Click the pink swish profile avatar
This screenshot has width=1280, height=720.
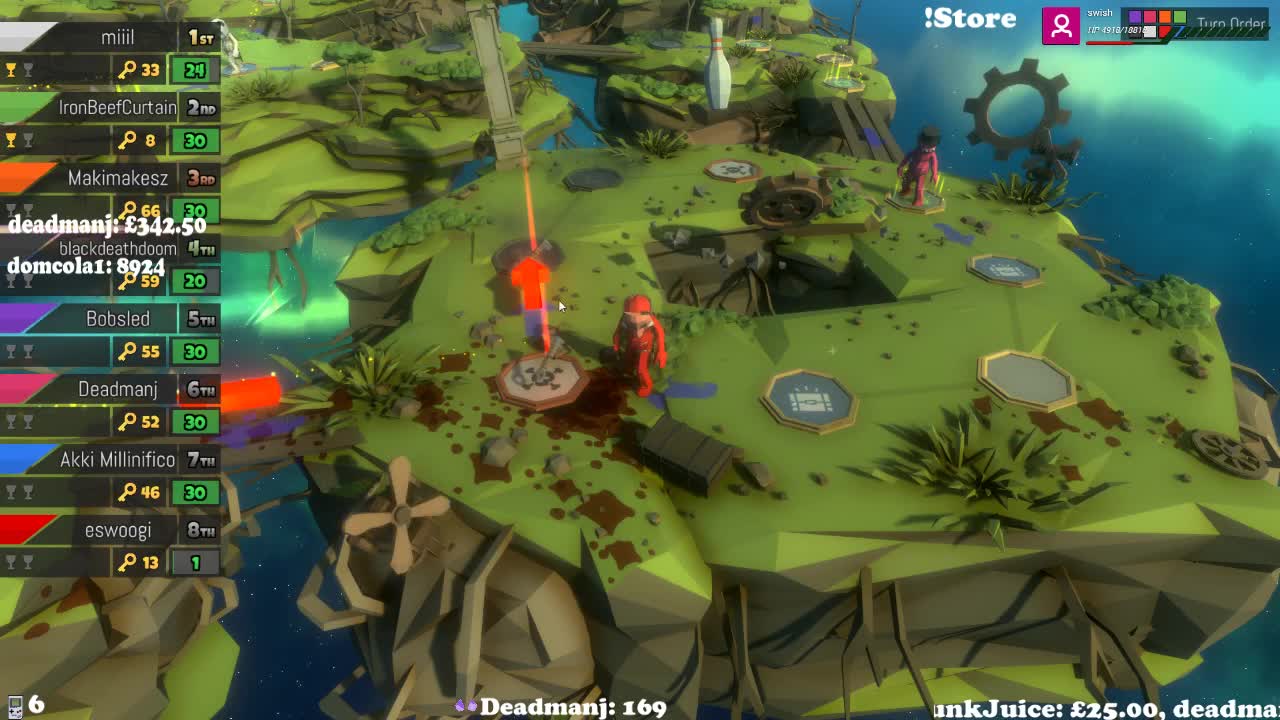pyautogui.click(x=1061, y=25)
